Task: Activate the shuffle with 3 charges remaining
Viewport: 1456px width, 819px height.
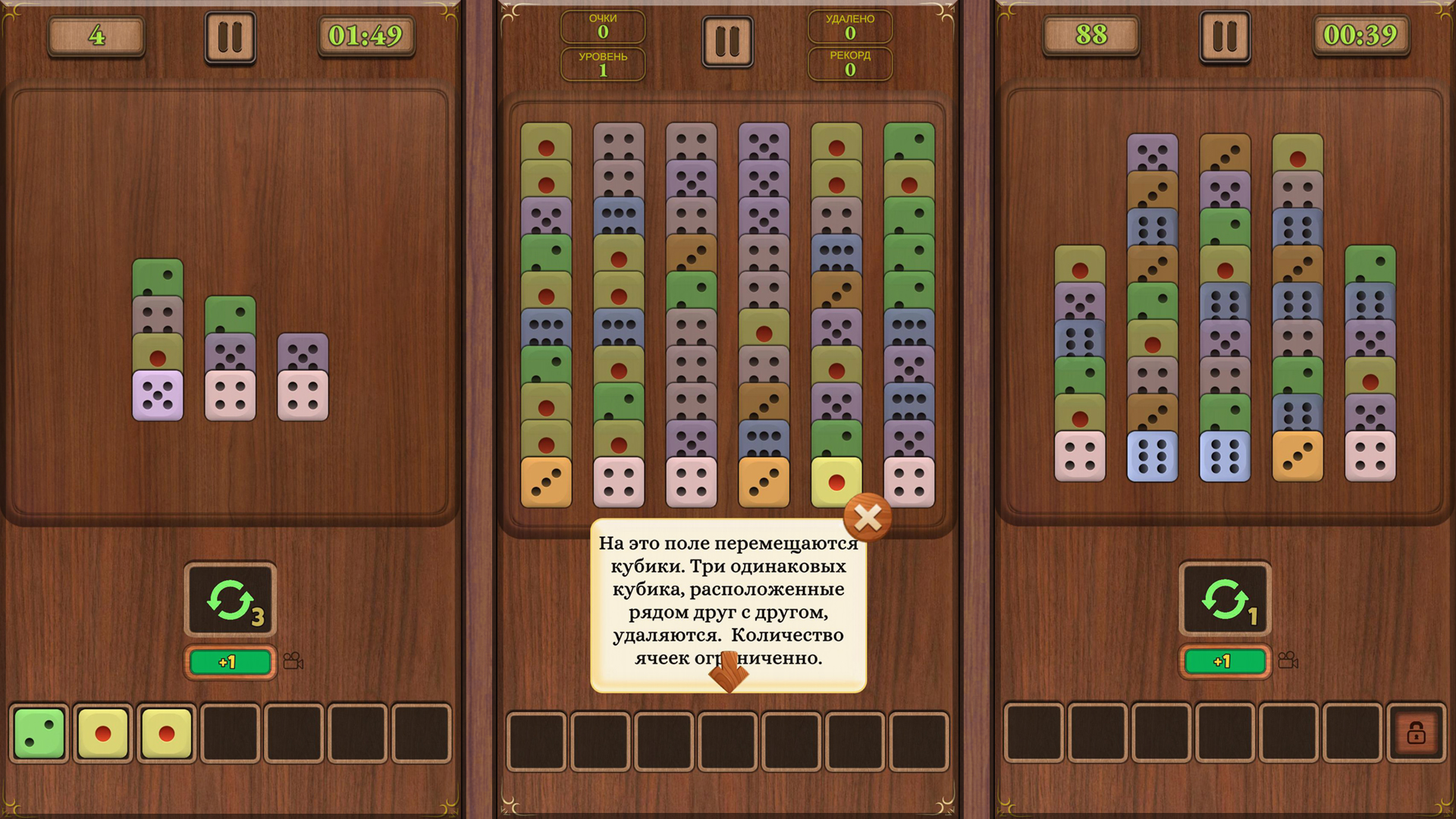Action: click(230, 599)
